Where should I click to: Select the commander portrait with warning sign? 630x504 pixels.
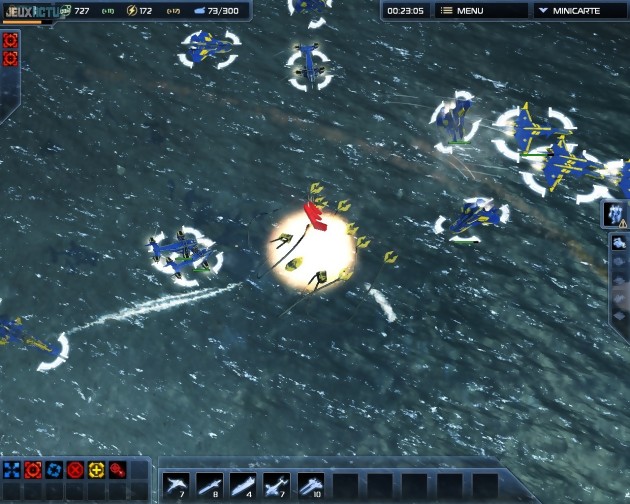tap(614, 213)
